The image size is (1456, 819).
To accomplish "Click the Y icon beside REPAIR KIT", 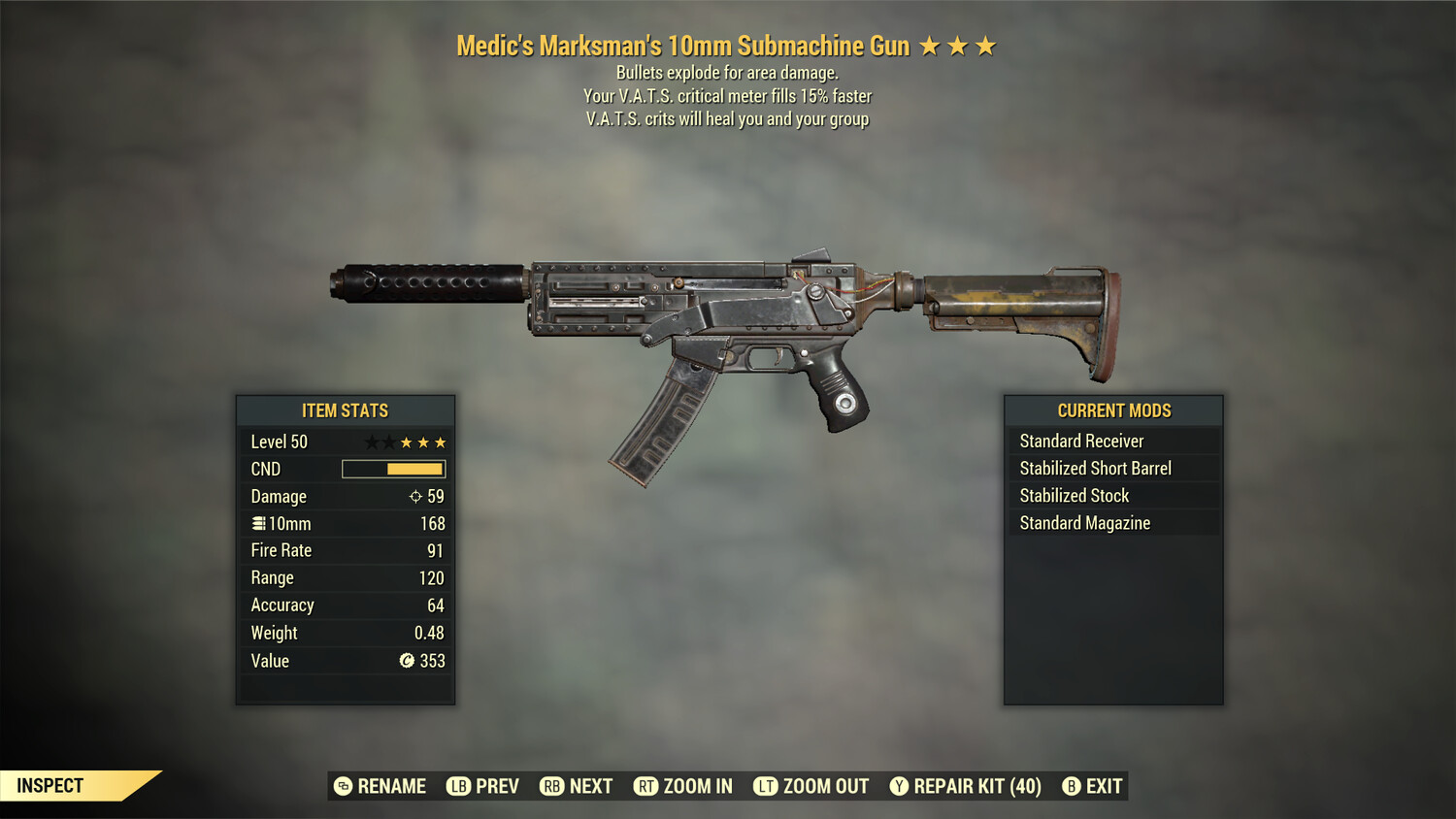I will pyautogui.click(x=898, y=786).
